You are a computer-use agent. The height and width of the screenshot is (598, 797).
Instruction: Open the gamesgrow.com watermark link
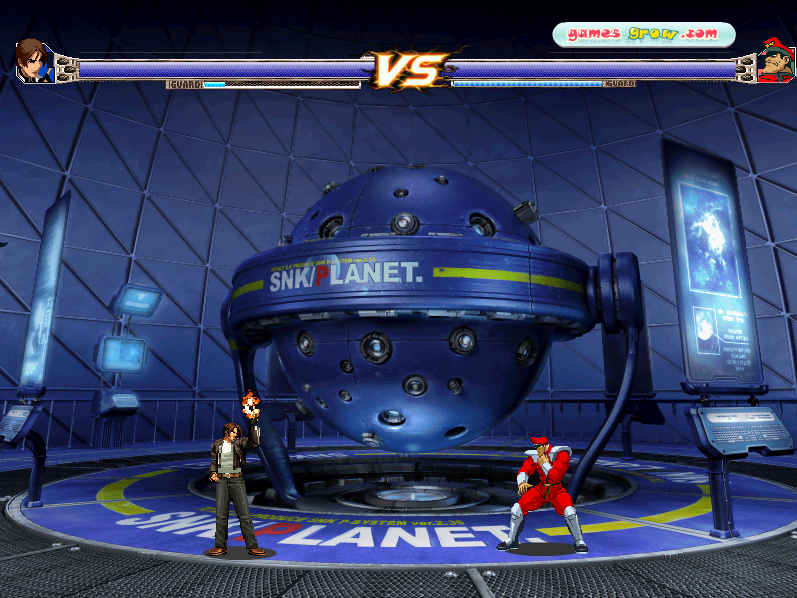tap(643, 34)
